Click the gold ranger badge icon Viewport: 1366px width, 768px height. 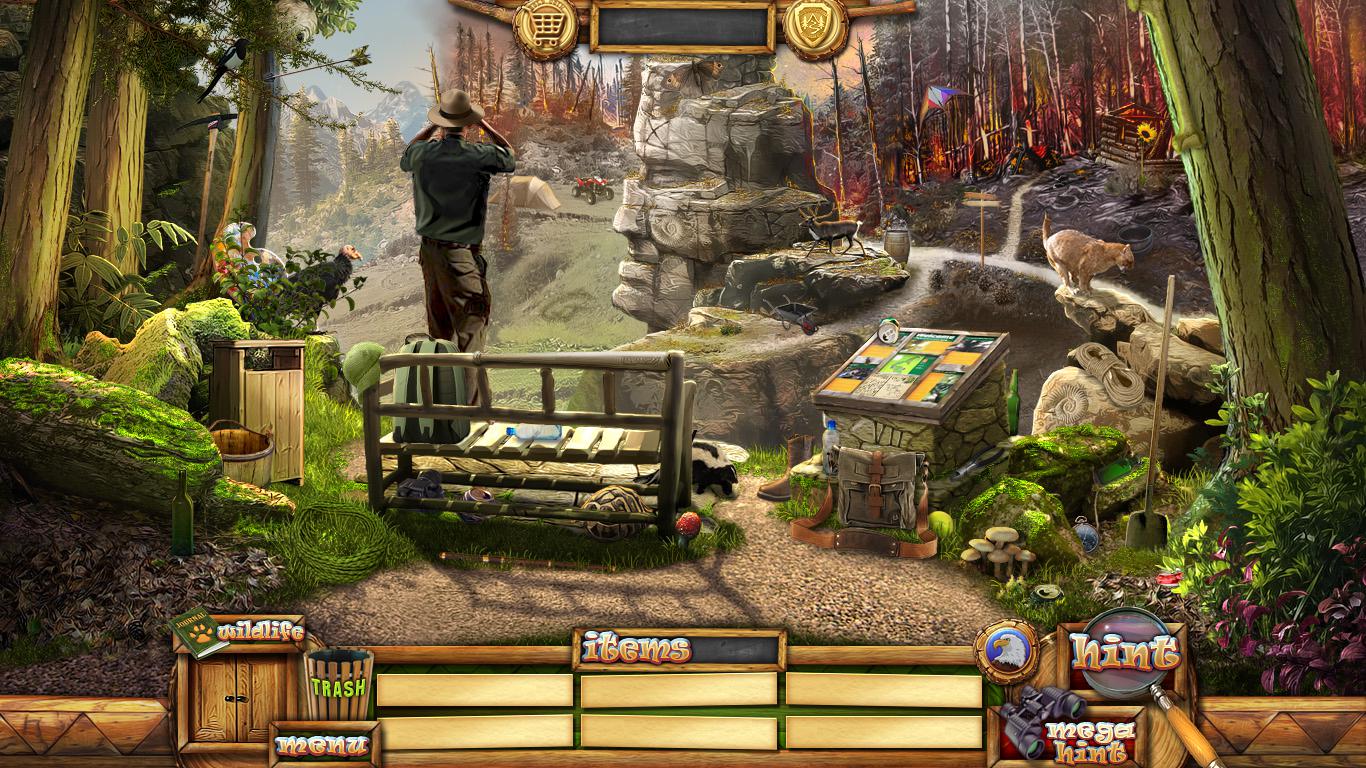815,27
